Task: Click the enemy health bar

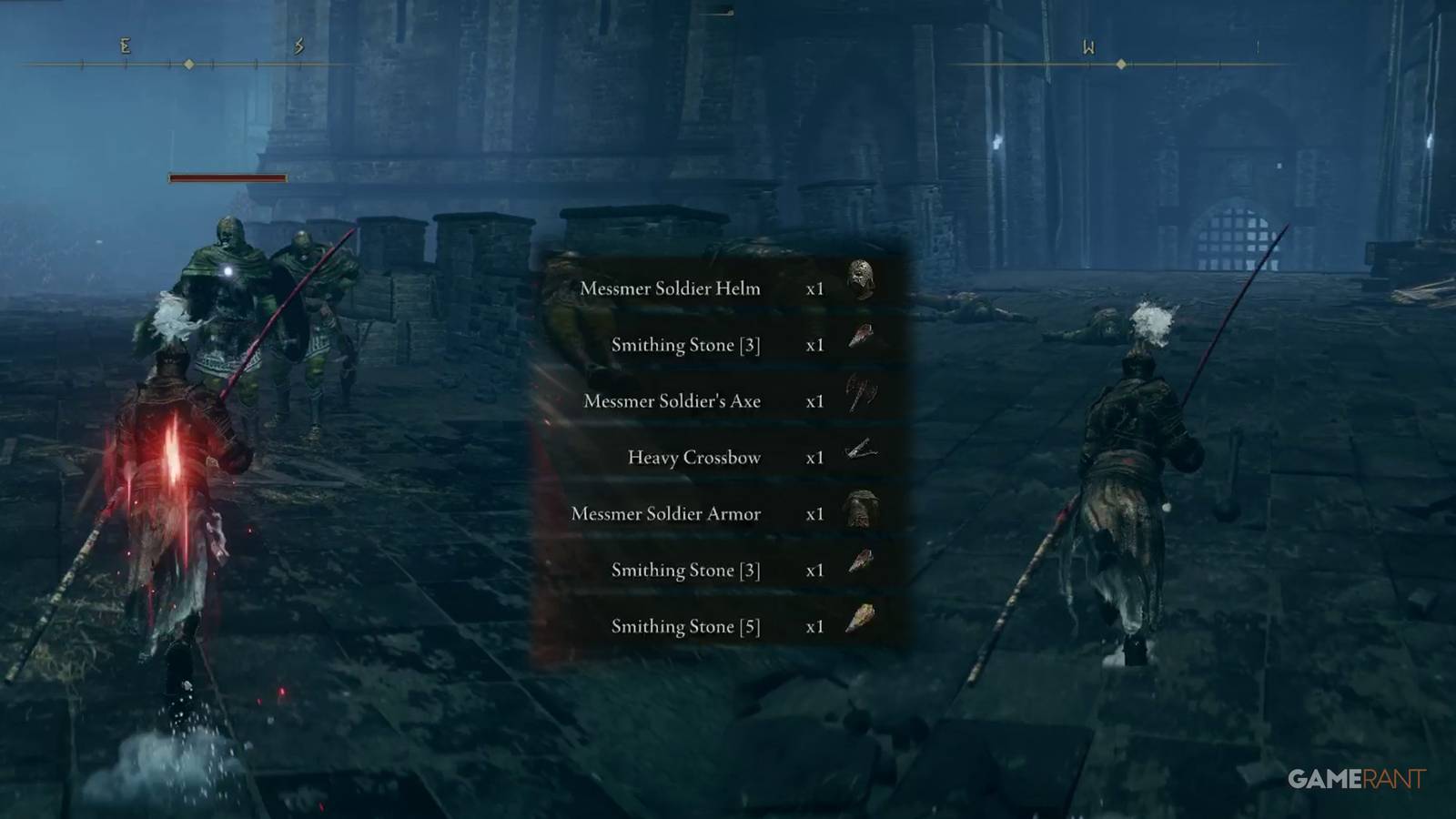Action: coord(226,178)
